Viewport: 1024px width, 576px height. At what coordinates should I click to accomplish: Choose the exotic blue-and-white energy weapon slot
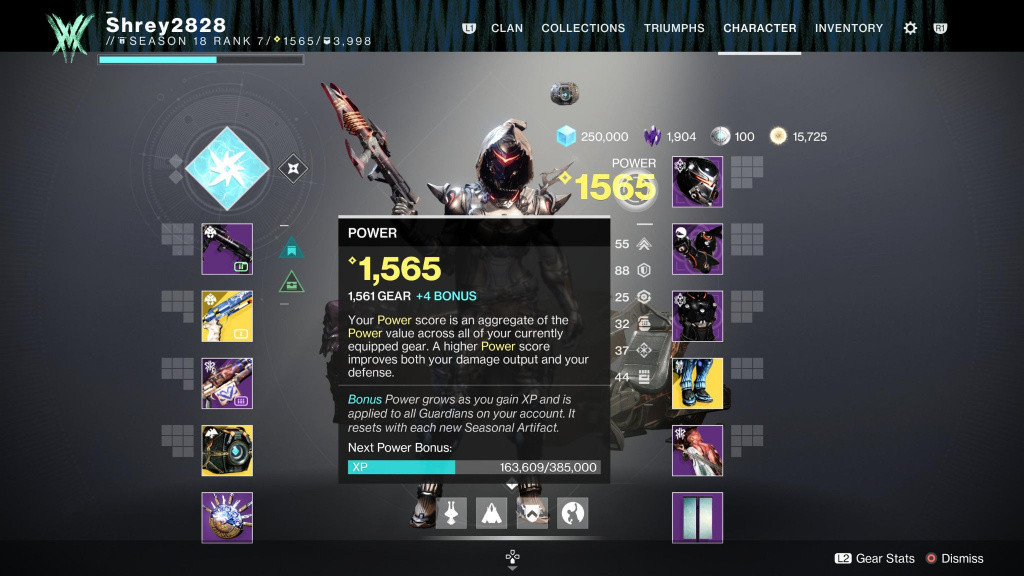[227, 316]
